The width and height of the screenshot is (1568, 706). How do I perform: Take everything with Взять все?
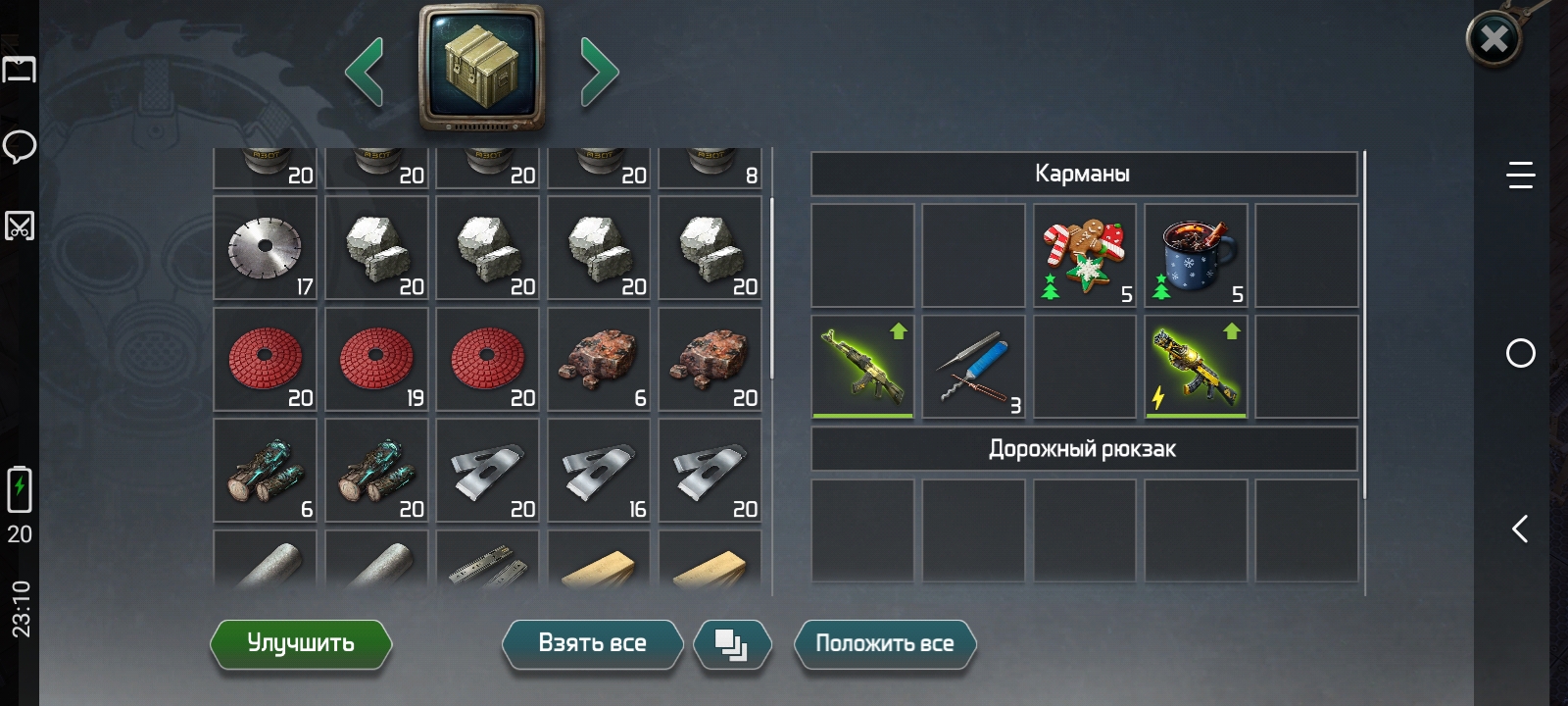(592, 644)
